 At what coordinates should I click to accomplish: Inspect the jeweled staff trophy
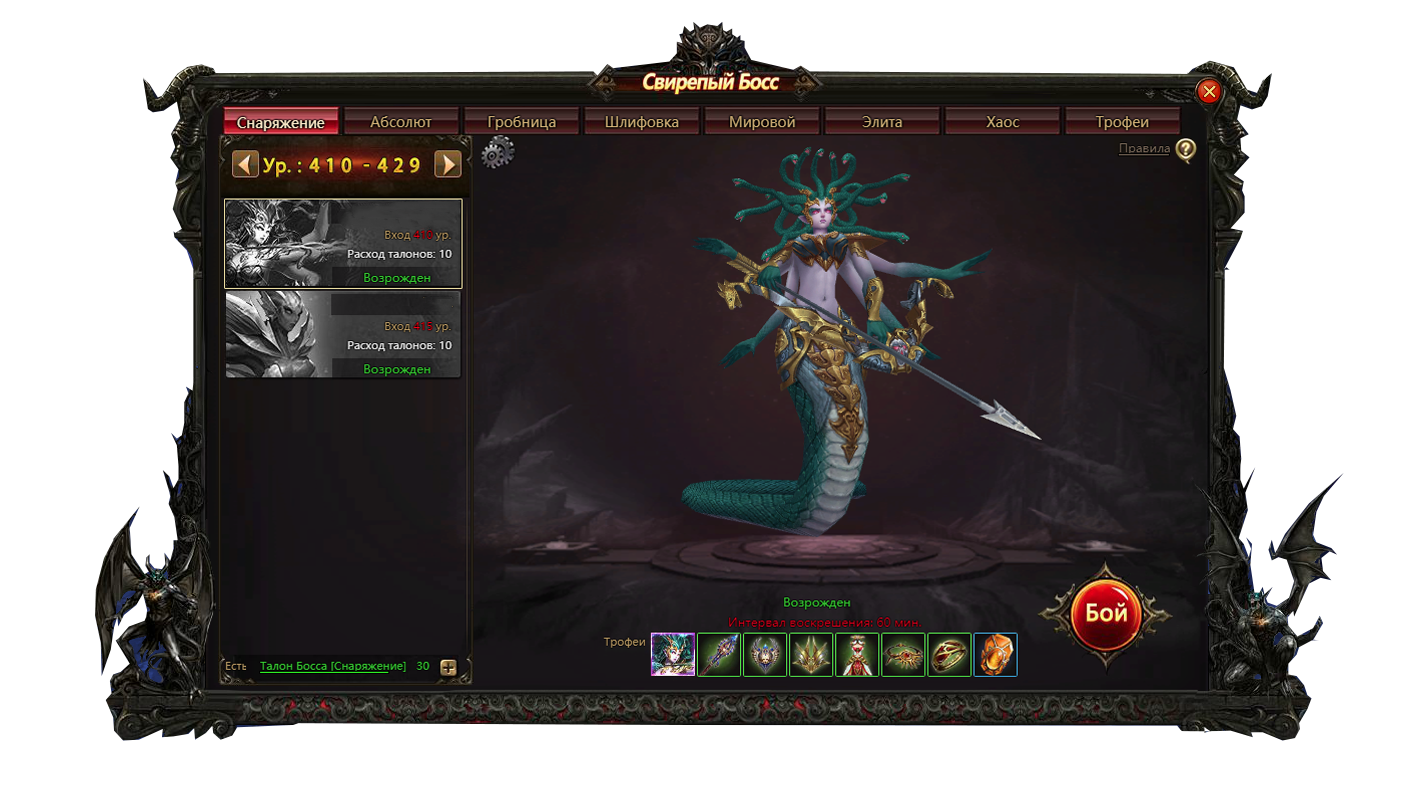(x=719, y=655)
